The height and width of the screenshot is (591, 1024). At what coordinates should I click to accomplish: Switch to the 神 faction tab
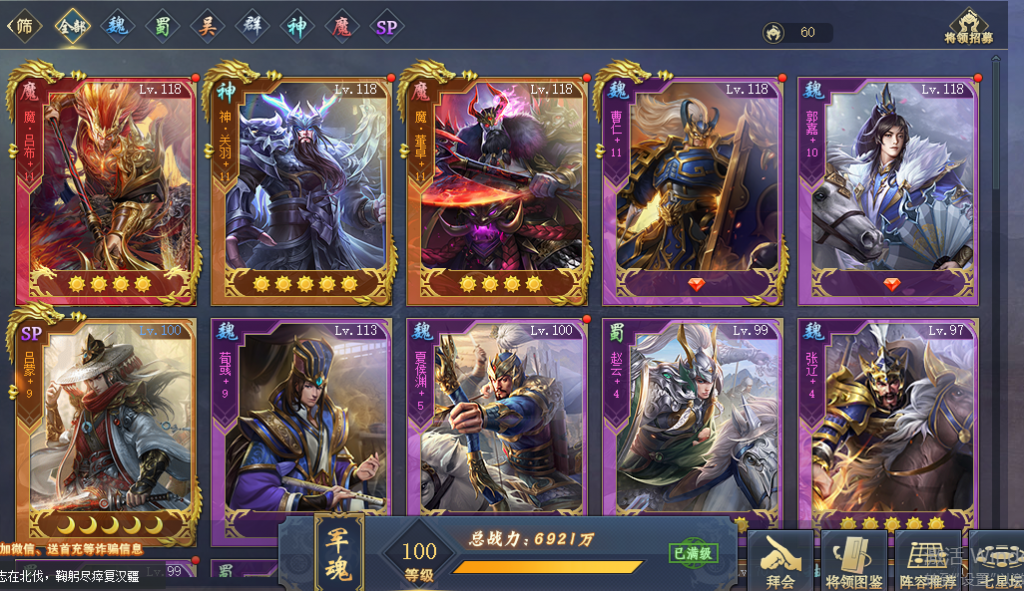[297, 26]
